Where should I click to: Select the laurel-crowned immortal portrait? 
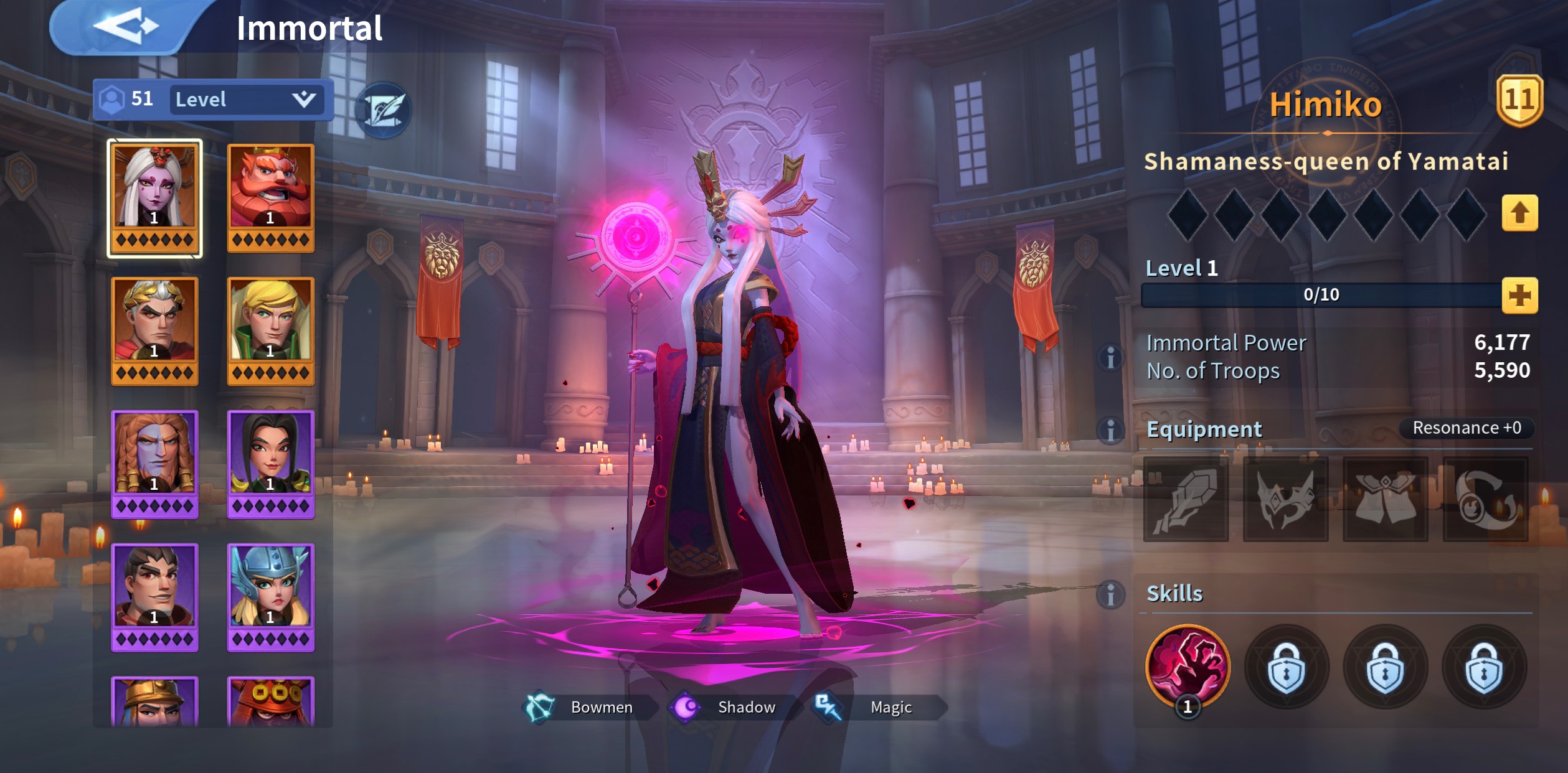pyautogui.click(x=154, y=330)
